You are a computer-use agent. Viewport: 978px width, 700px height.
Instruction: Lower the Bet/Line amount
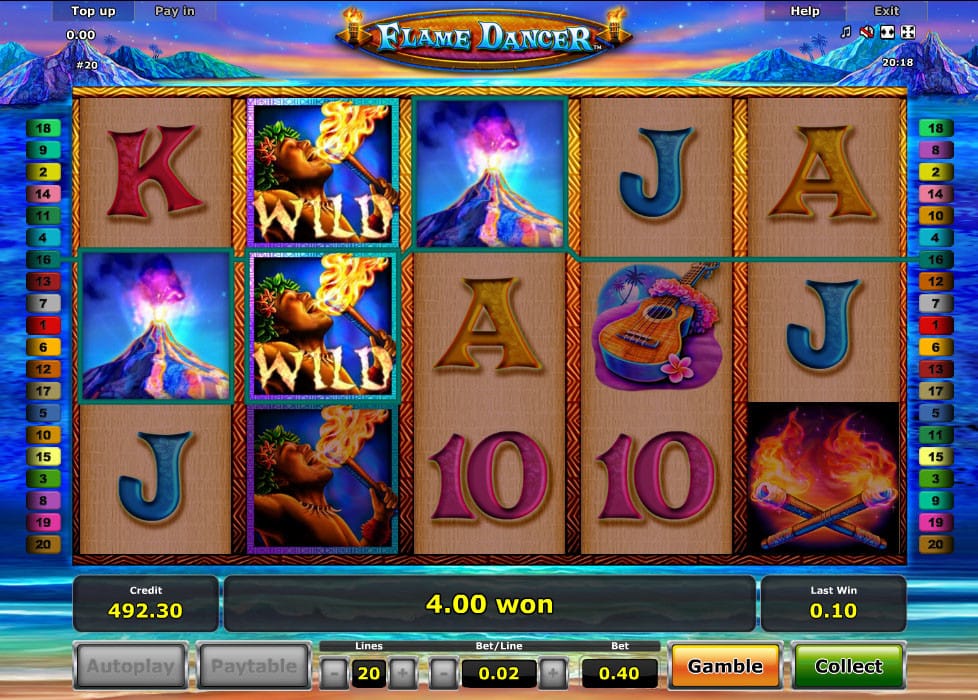pyautogui.click(x=445, y=673)
